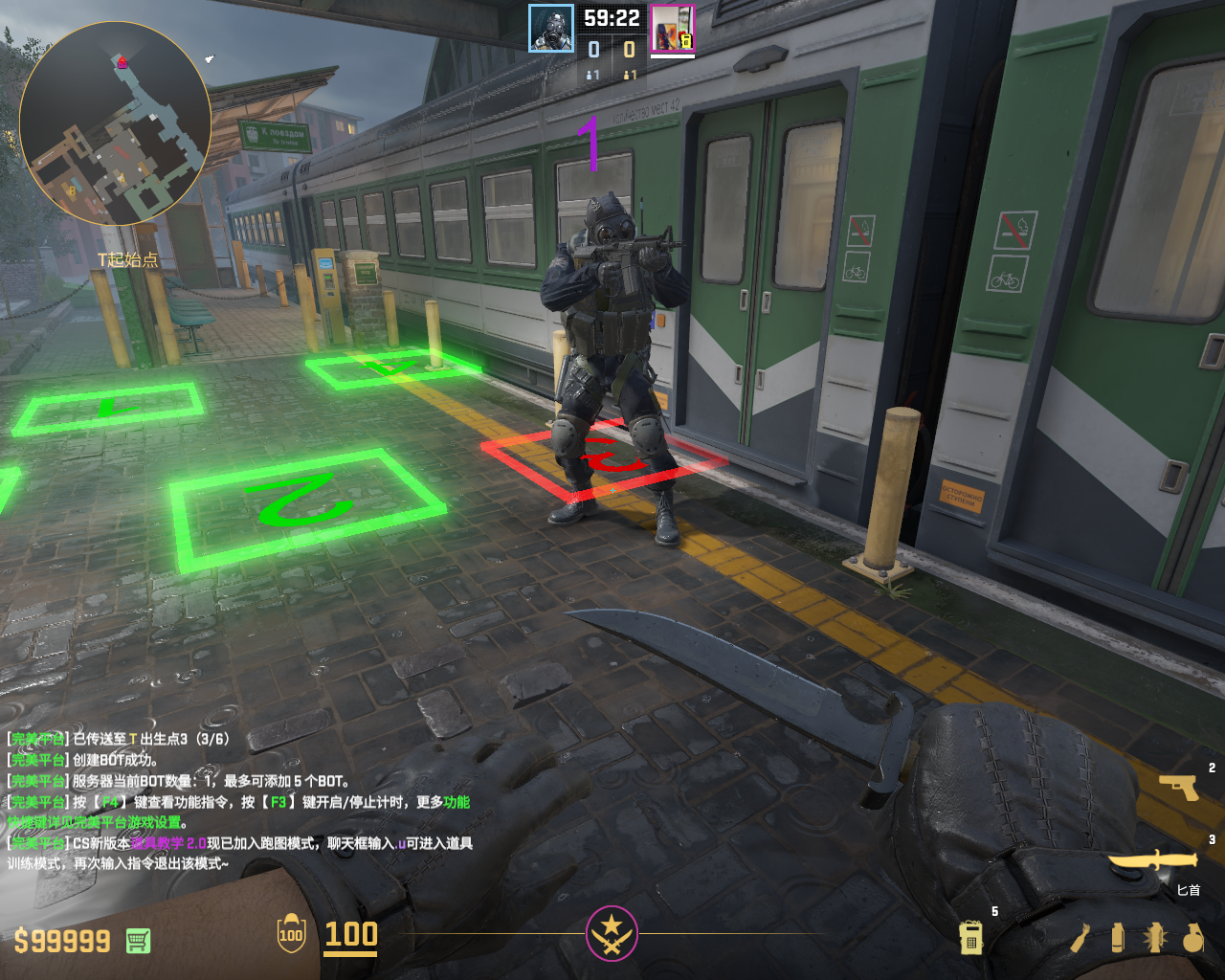Choose the smoke grenade icon
The image size is (1225, 980).
coord(1118,938)
